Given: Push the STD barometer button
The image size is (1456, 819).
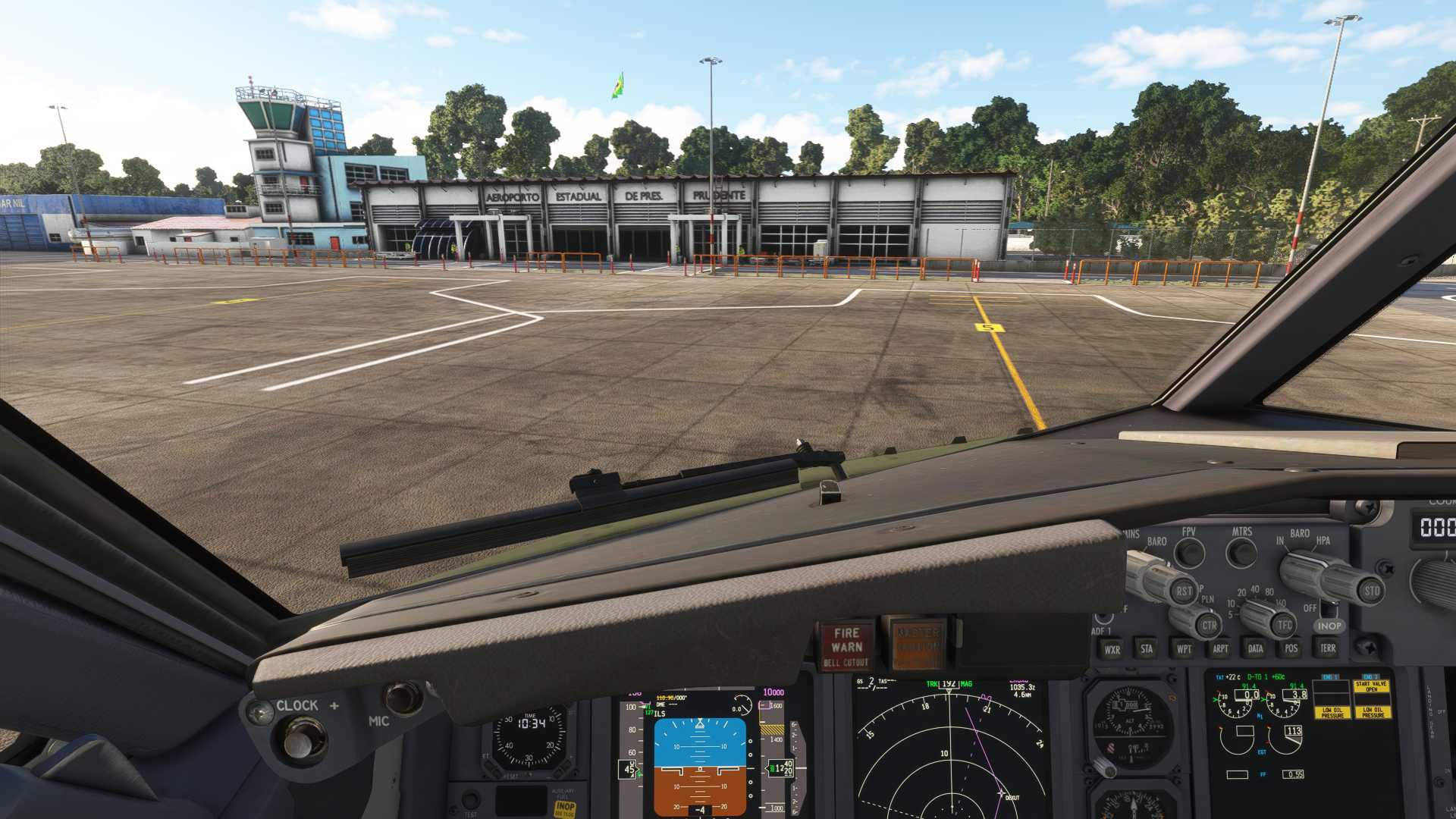Looking at the screenshot, I should point(1372,591).
